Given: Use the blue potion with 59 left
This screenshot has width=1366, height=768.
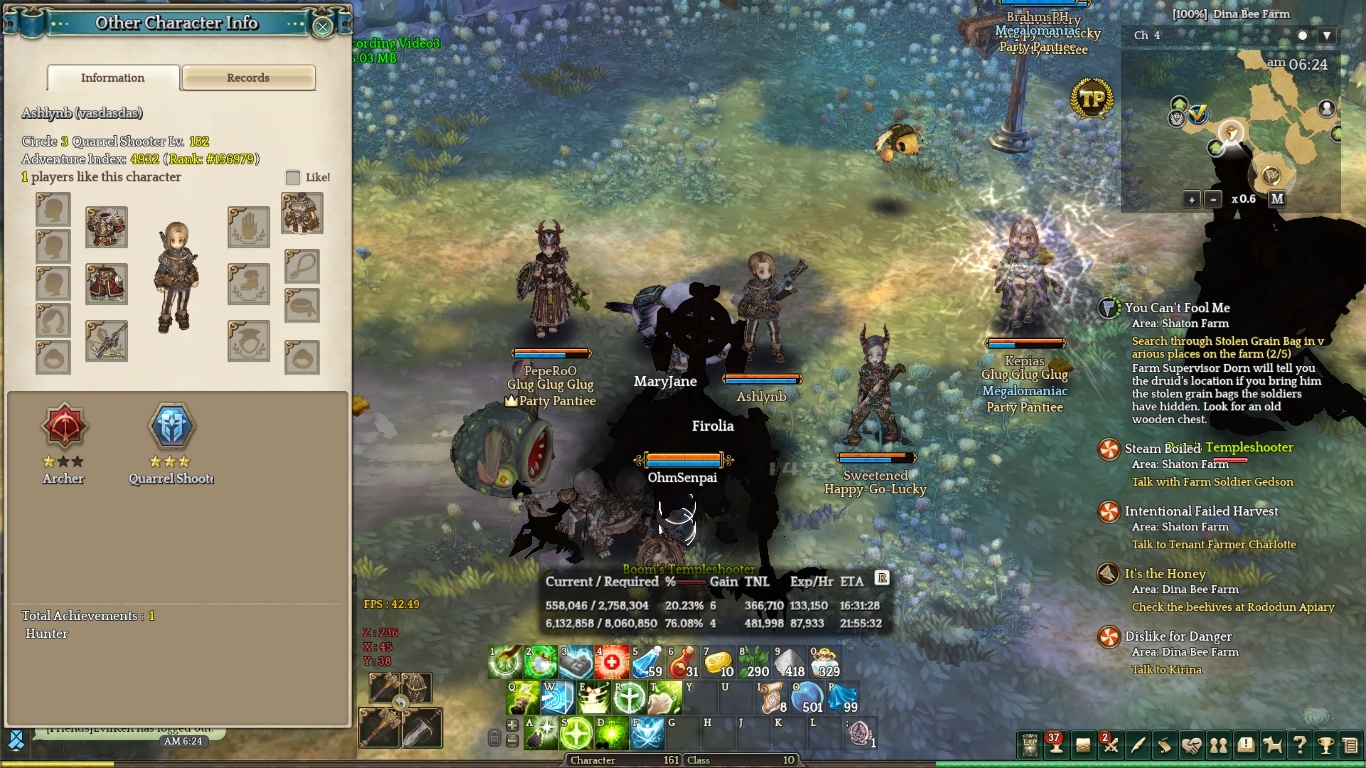Looking at the screenshot, I should [x=646, y=663].
